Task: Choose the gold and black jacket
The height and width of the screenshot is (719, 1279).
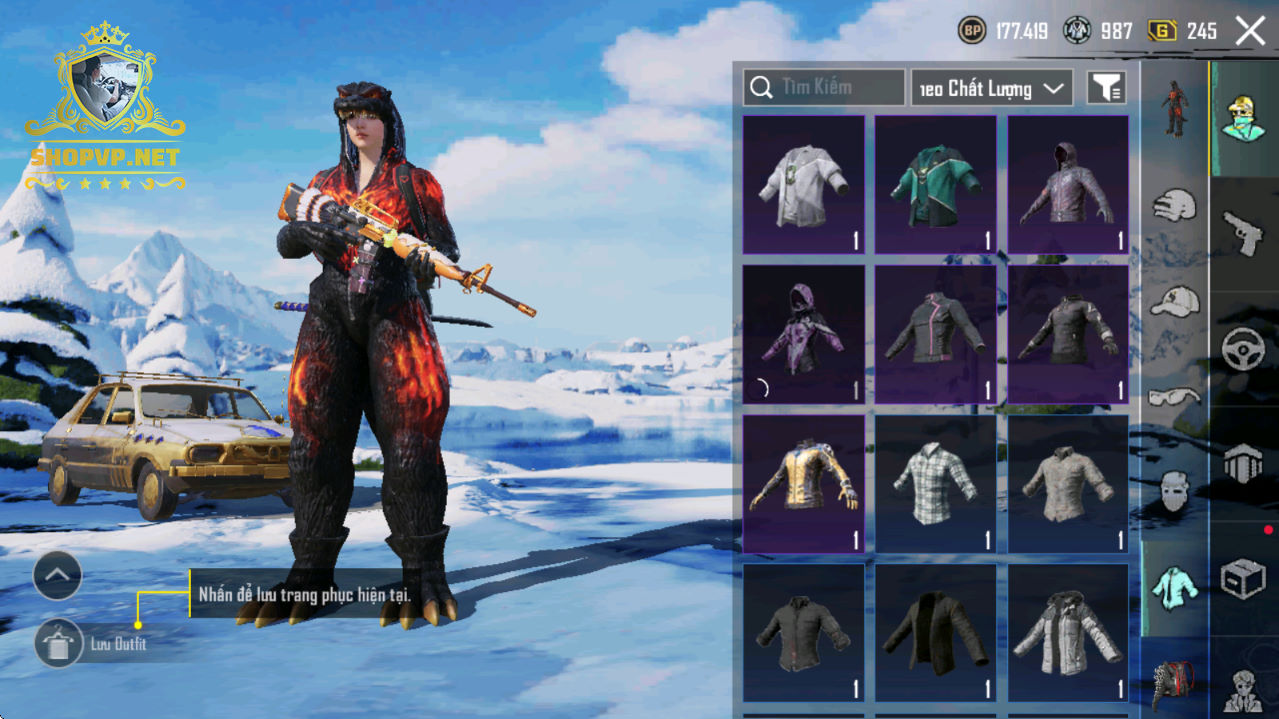Action: [804, 484]
